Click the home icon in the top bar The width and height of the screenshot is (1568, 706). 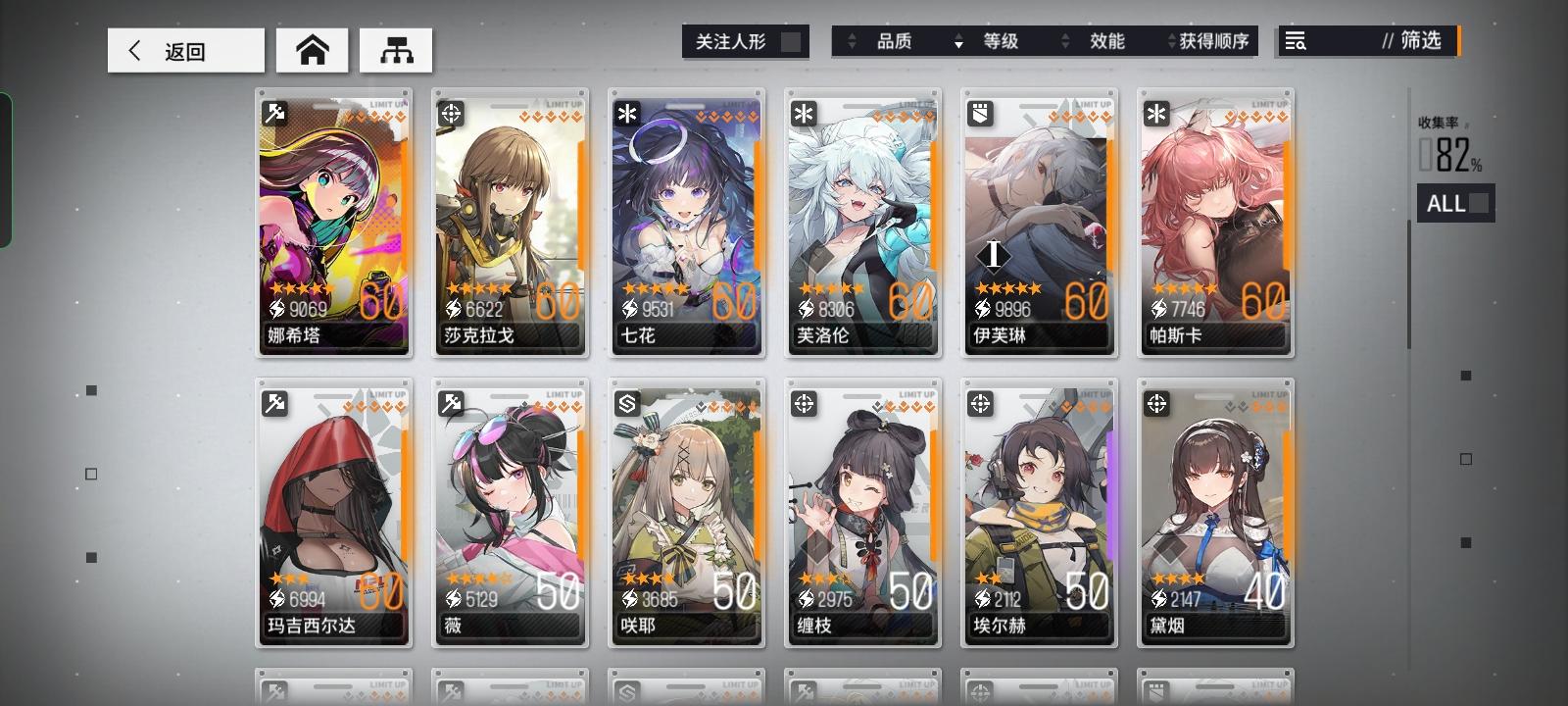pyautogui.click(x=312, y=49)
